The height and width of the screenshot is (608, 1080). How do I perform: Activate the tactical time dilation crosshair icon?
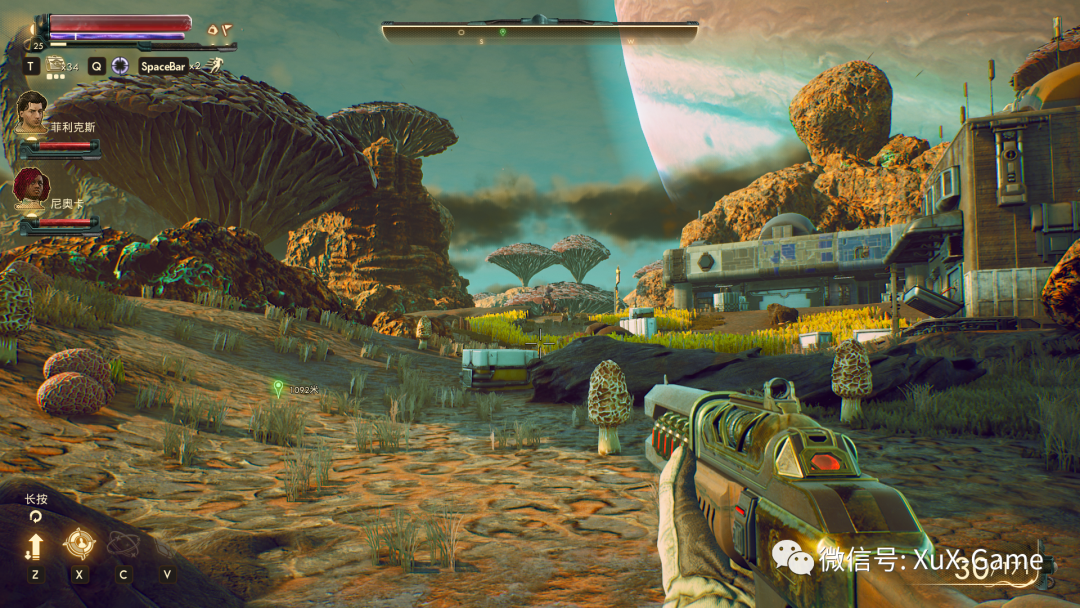[120, 66]
